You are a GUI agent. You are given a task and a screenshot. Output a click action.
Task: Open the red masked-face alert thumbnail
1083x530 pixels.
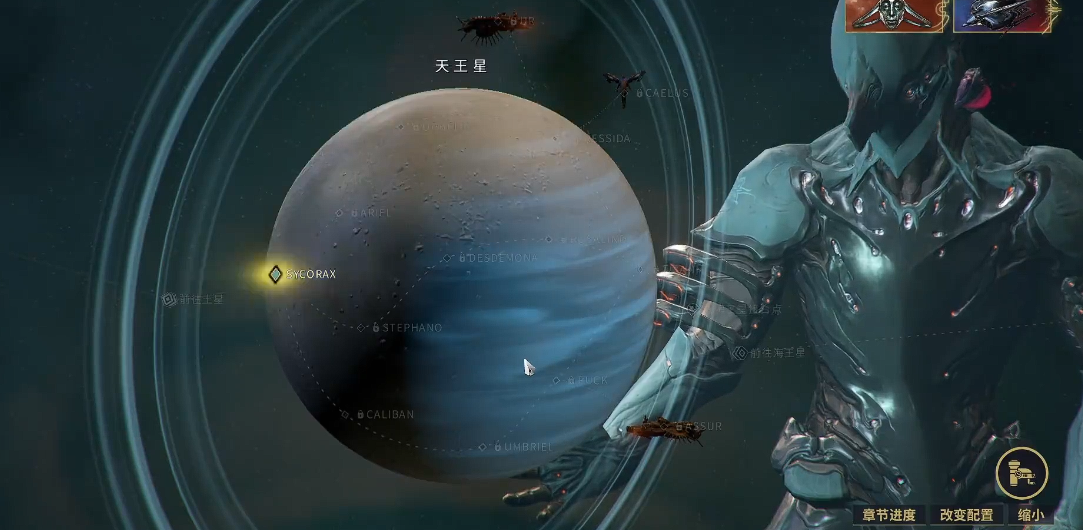pos(894,16)
